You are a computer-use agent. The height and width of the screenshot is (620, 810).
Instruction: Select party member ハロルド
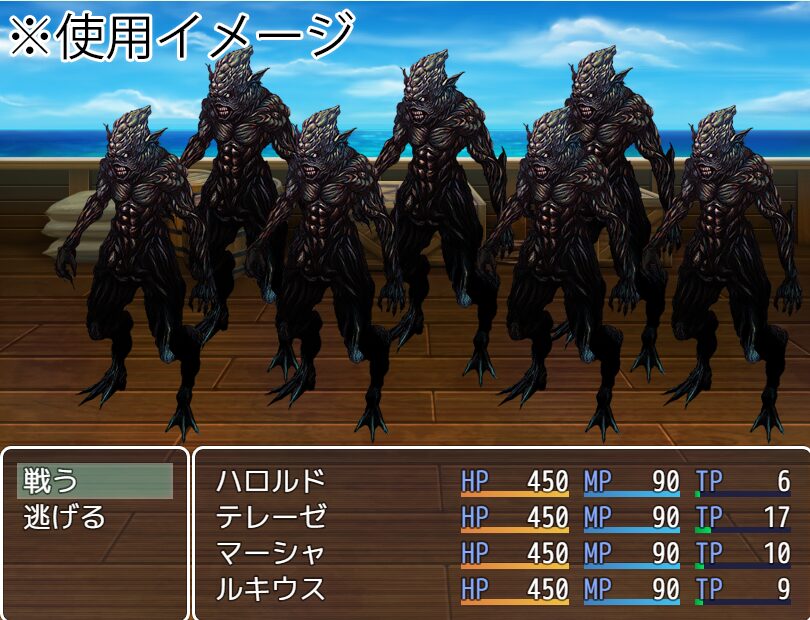coord(271,482)
